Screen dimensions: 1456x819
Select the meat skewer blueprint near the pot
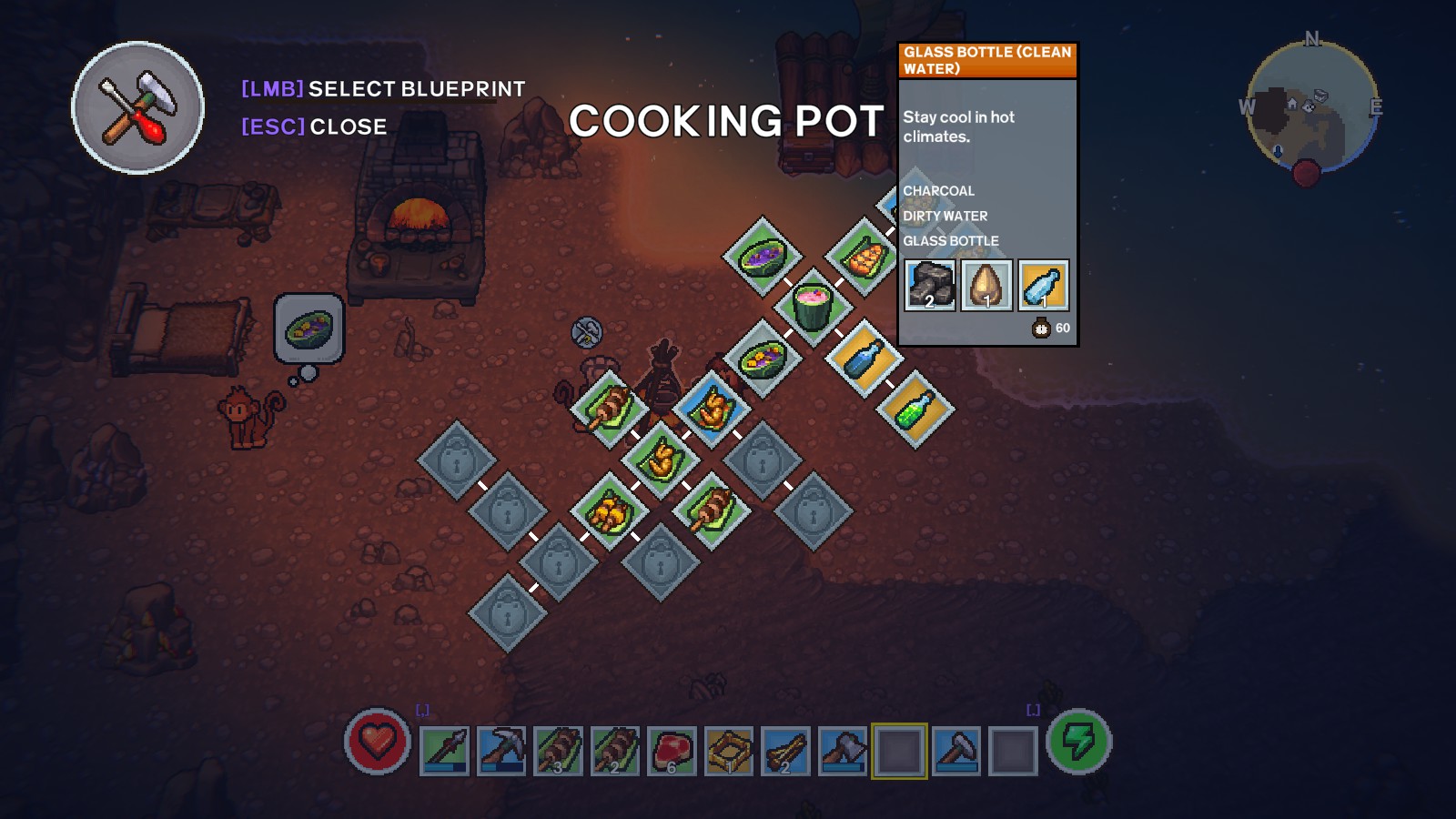click(x=608, y=409)
